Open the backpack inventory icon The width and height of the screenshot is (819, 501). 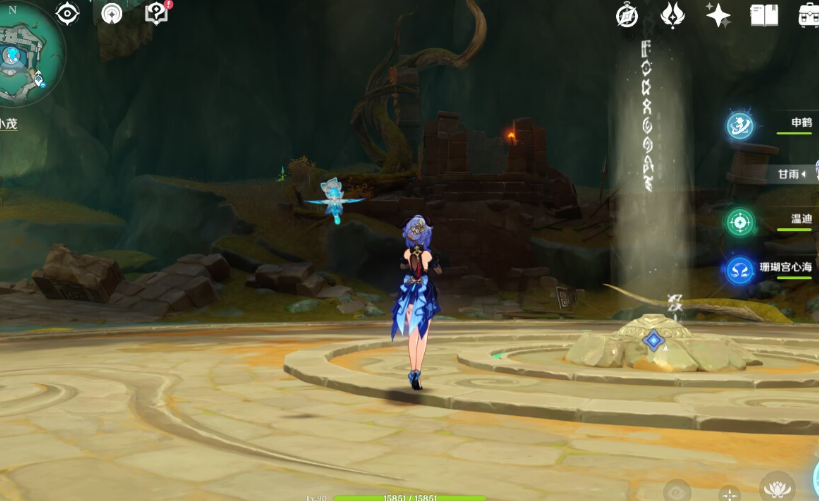tap(808, 15)
